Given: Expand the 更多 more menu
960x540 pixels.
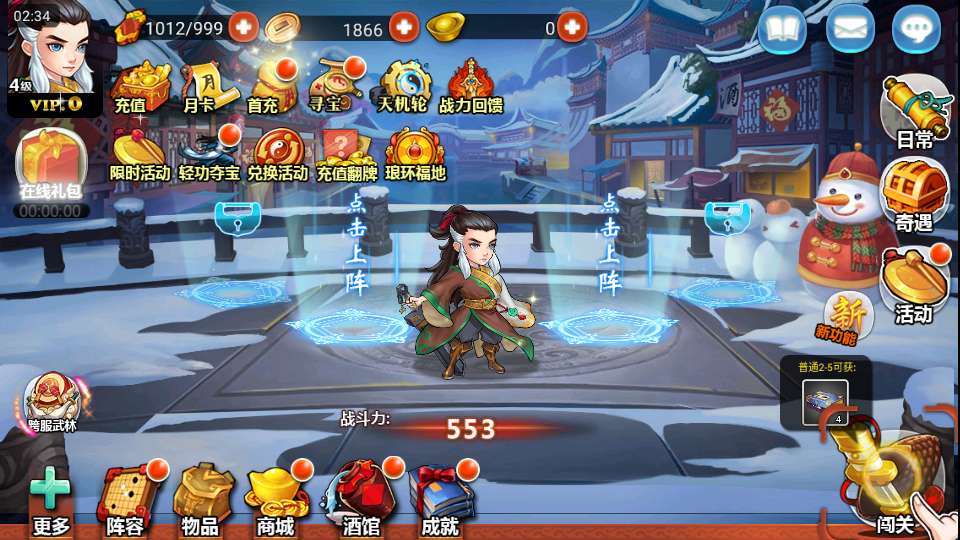Looking at the screenshot, I should coord(50,502).
